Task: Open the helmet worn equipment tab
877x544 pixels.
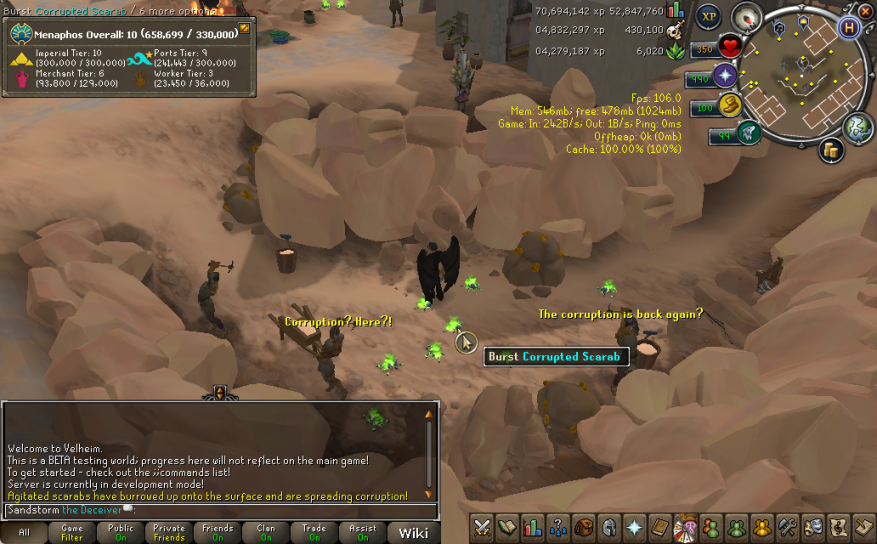Action: point(609,527)
